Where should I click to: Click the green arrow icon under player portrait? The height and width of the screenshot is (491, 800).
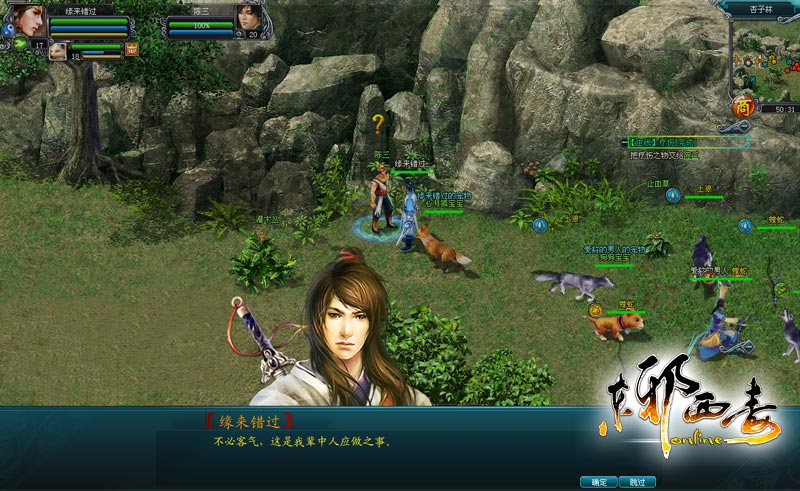20,44
